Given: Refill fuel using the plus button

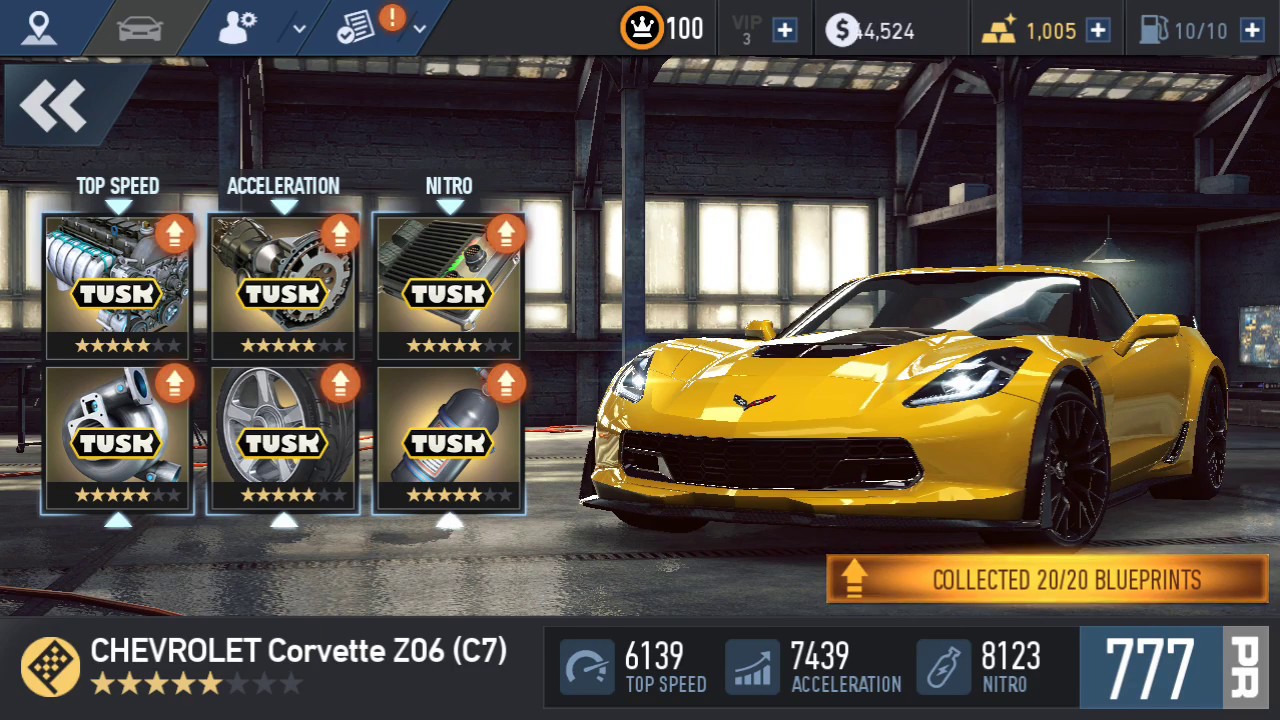Looking at the screenshot, I should click(x=1252, y=30).
